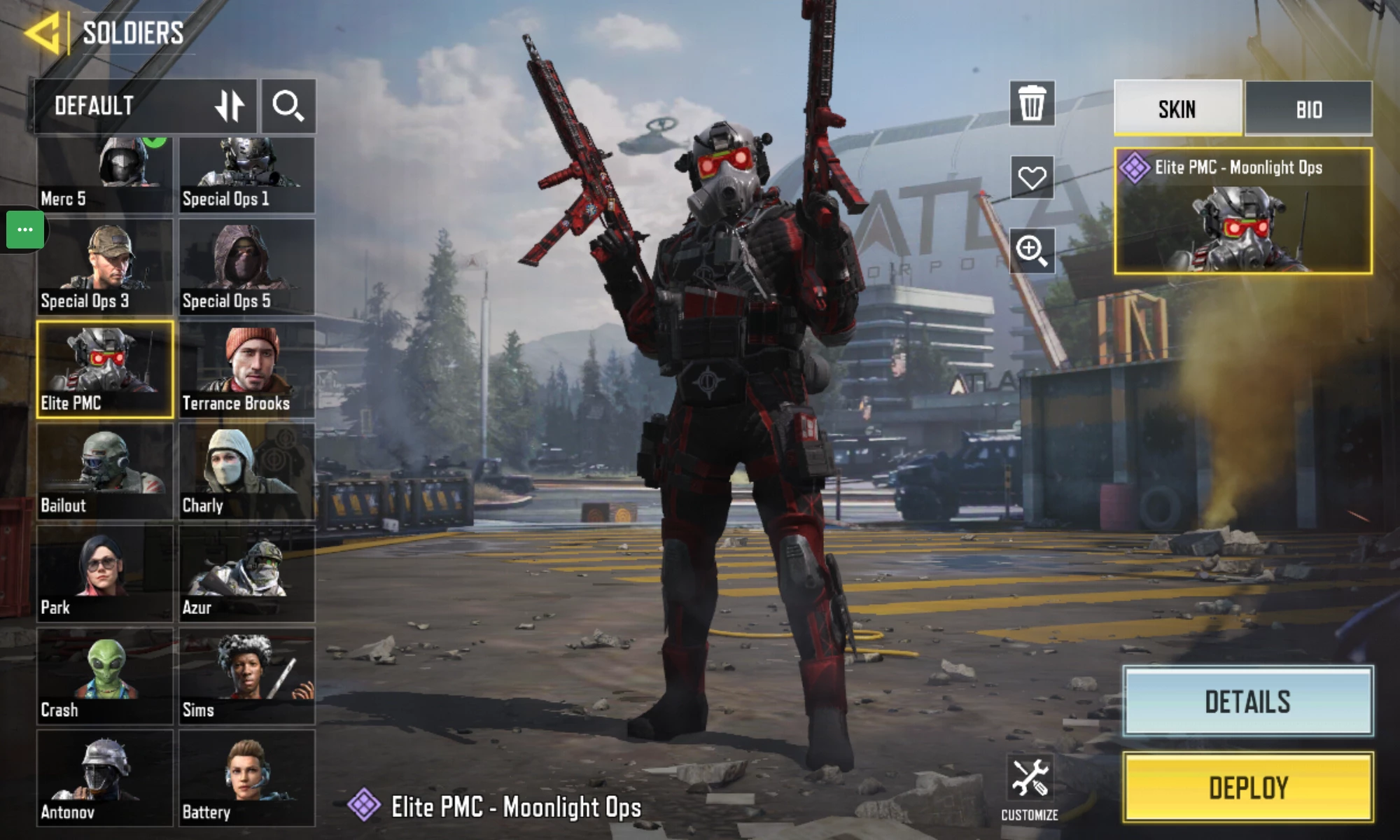Go back using the yellow arrow
Screen dimensions: 1400x840
coord(43,33)
